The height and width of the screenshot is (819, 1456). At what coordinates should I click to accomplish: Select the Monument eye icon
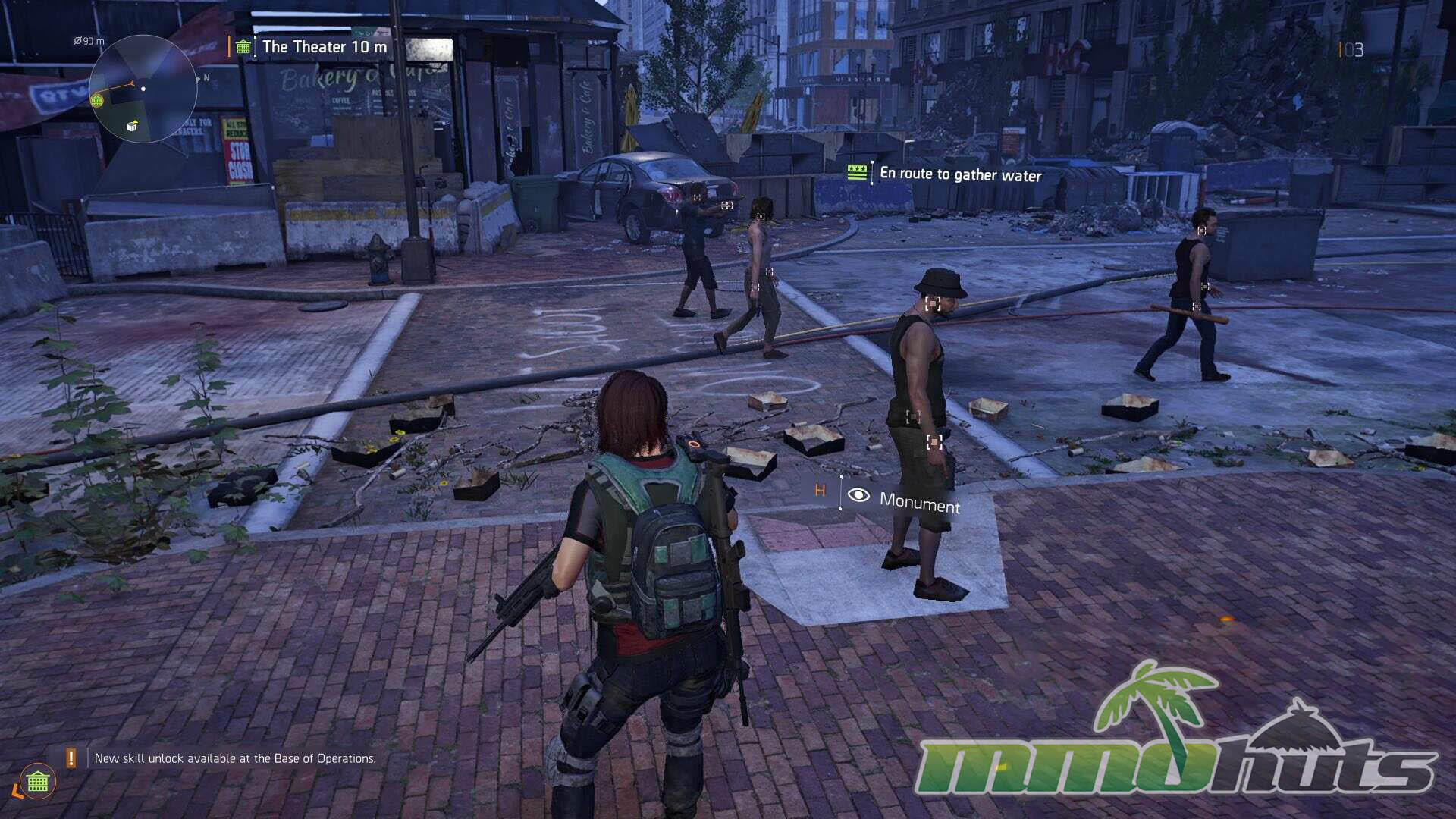click(858, 496)
